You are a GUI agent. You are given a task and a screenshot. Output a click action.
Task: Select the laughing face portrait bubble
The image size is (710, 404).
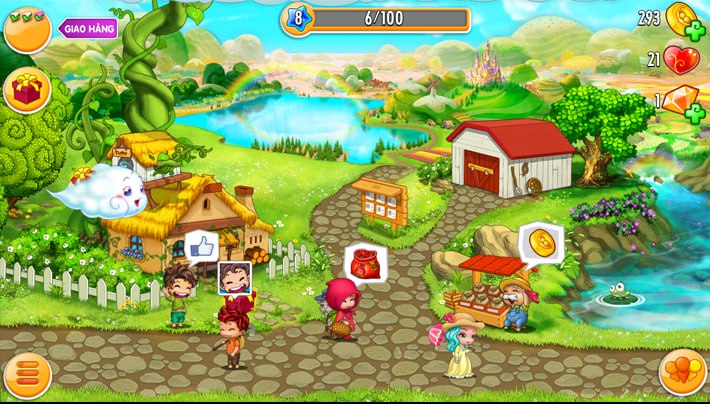coord(234,276)
